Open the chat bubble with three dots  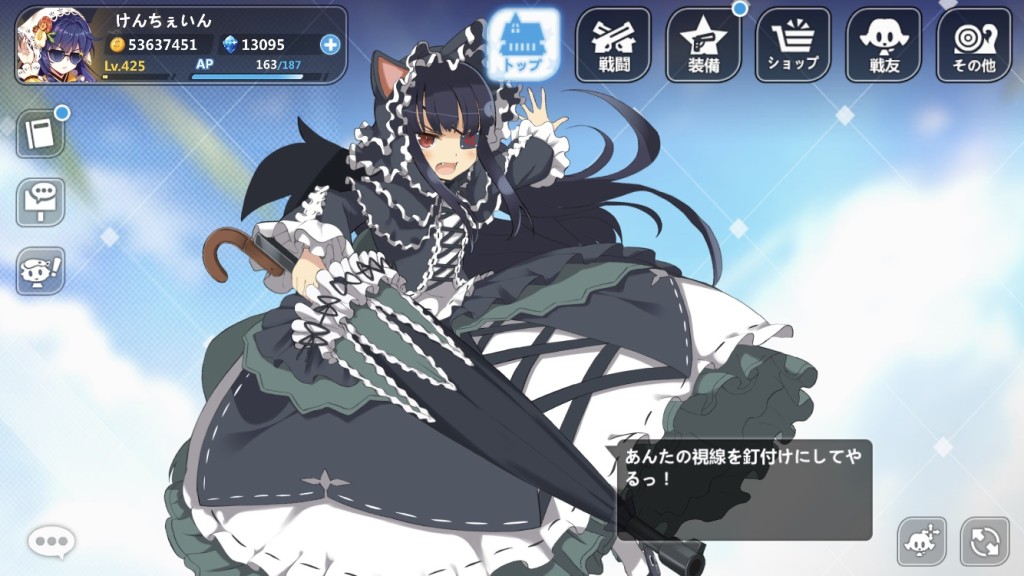pyautogui.click(x=51, y=542)
